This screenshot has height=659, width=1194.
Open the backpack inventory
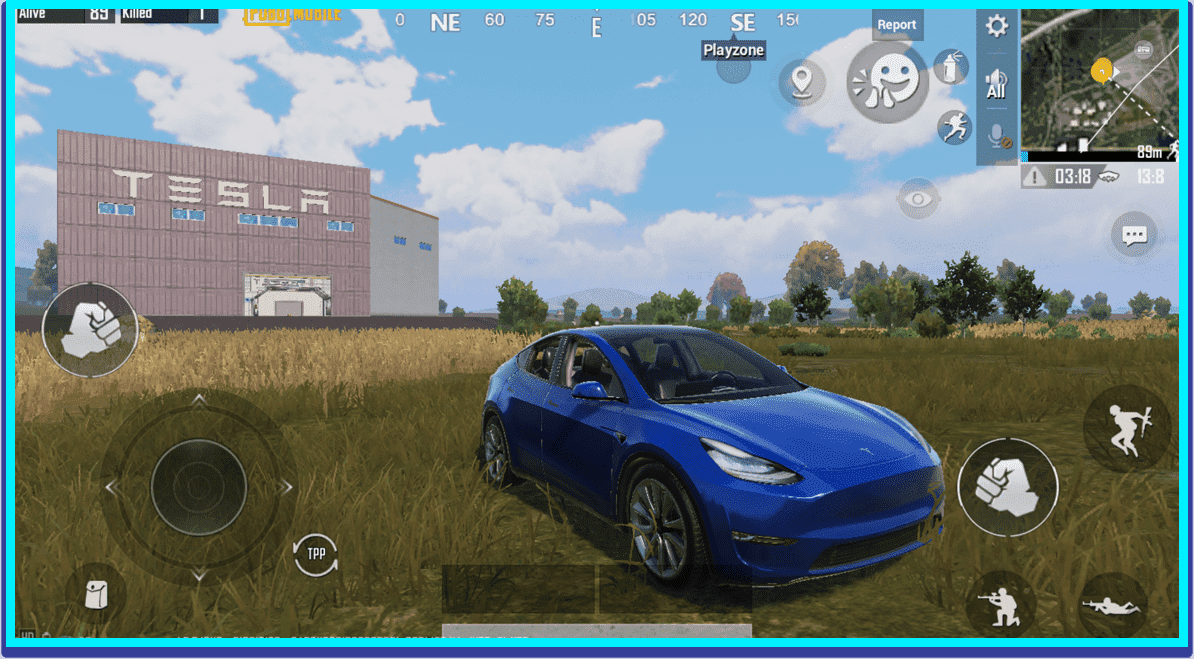click(96, 595)
